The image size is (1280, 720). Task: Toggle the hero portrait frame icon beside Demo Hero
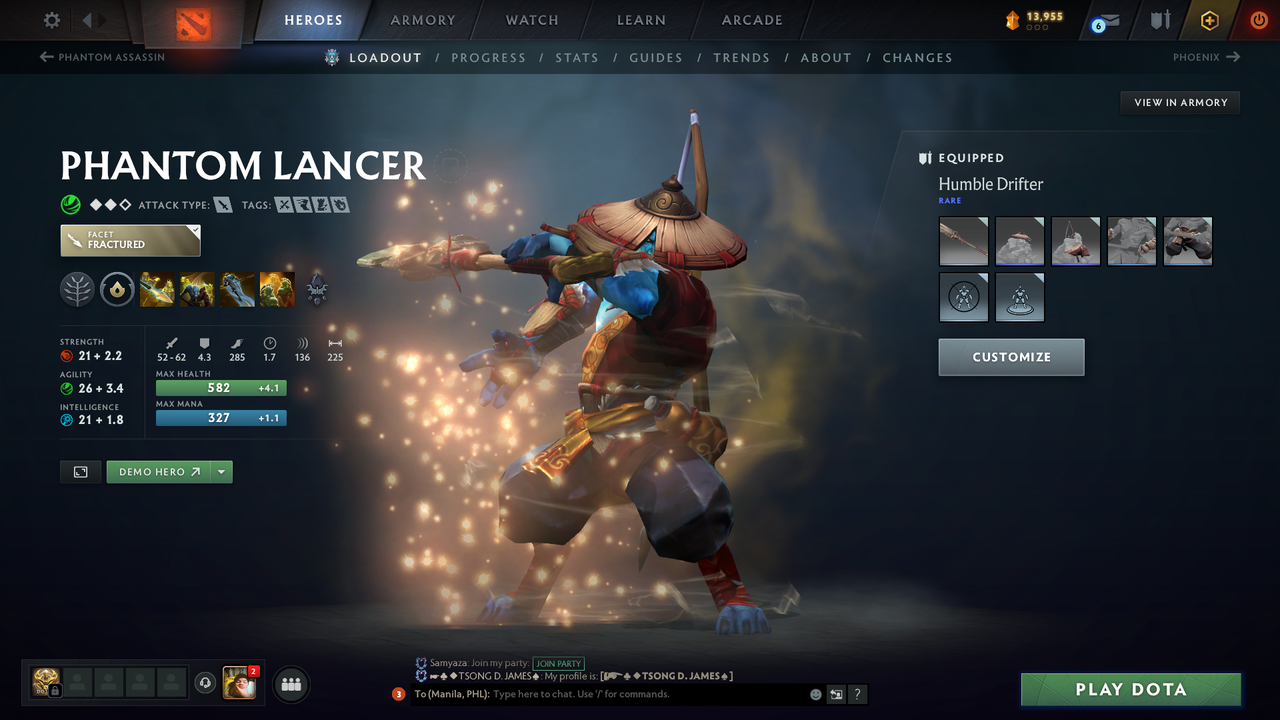(x=80, y=471)
